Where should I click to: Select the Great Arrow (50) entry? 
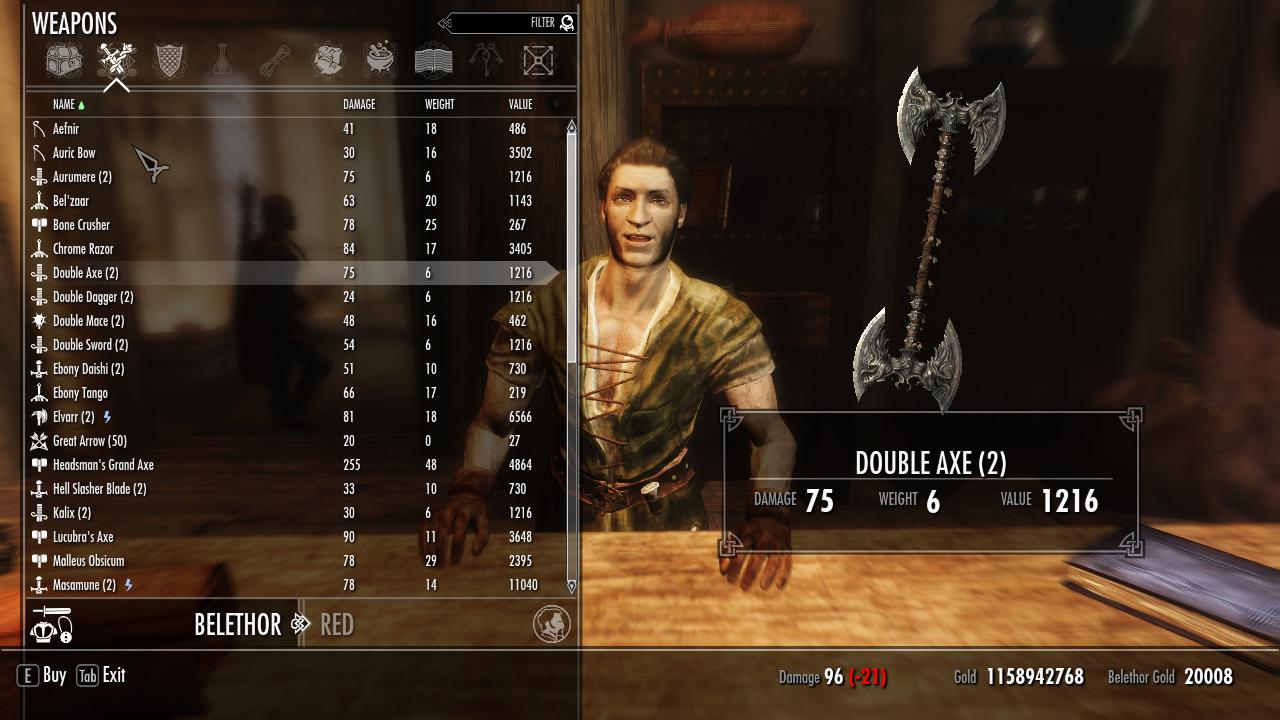89,441
